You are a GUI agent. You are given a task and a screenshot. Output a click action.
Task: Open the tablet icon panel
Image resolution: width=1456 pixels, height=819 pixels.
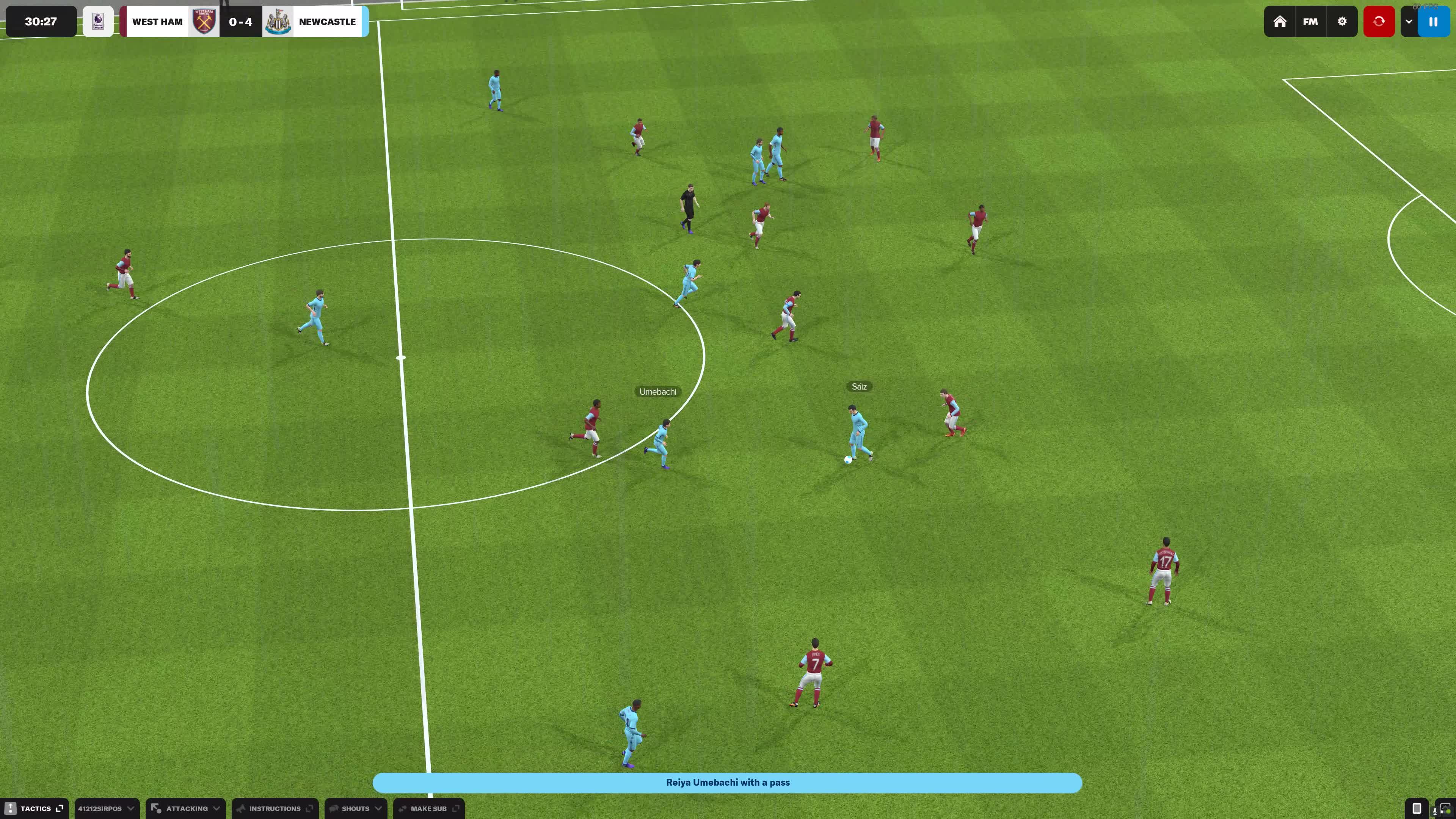tap(1417, 808)
